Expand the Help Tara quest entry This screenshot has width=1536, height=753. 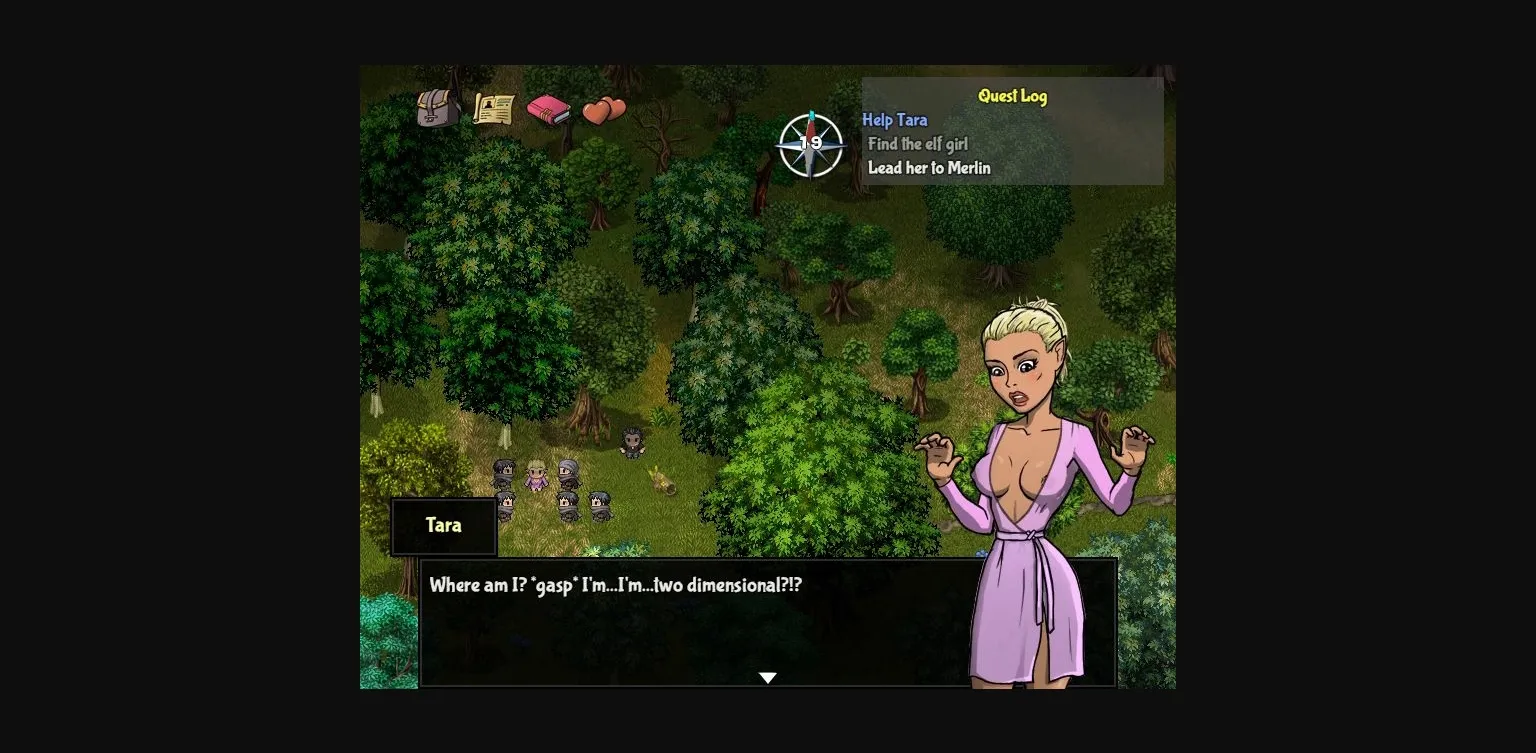(894, 120)
